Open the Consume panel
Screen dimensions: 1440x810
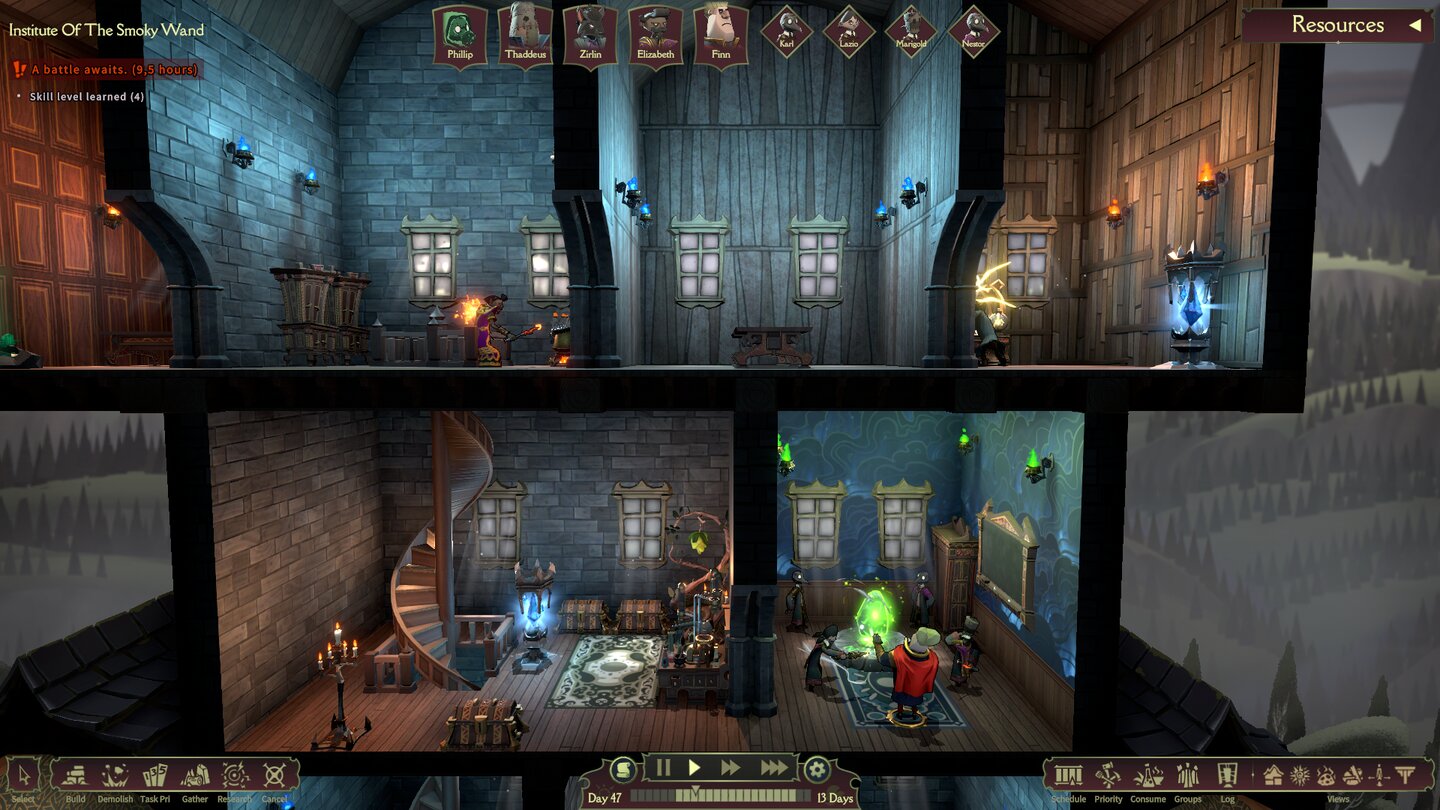[x=1148, y=772]
